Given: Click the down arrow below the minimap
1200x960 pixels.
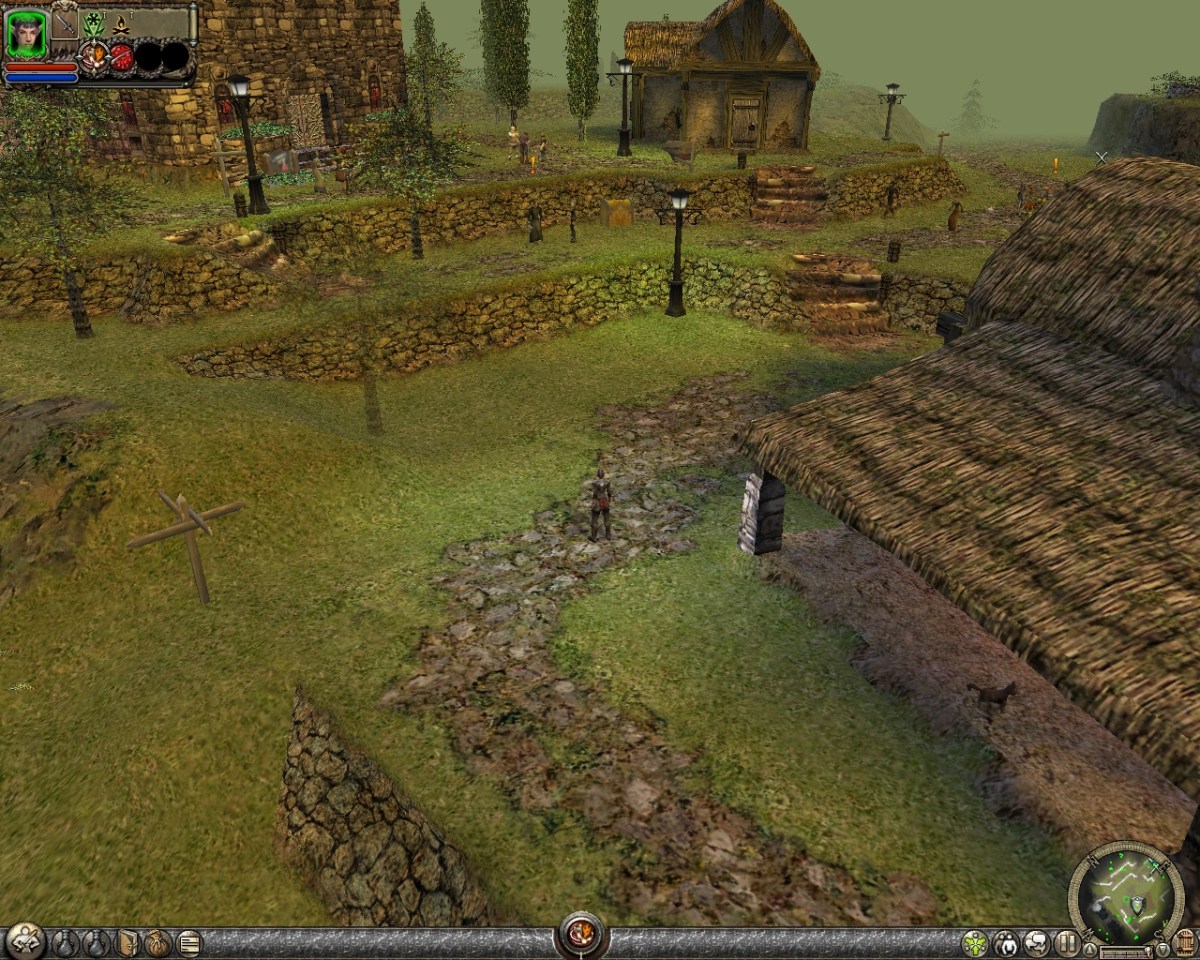Looking at the screenshot, I should point(1161,950).
